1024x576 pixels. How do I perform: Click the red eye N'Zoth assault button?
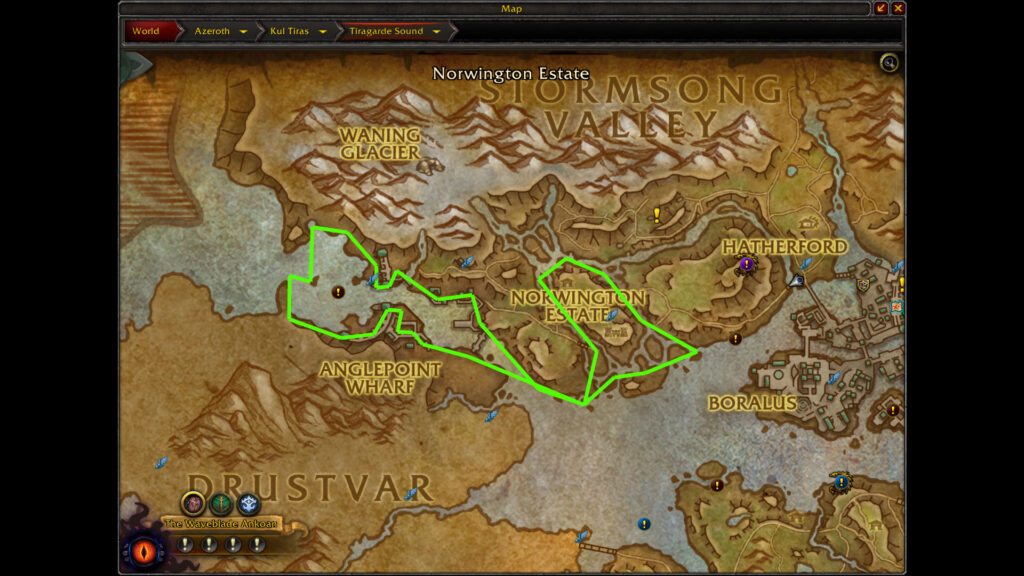point(144,549)
